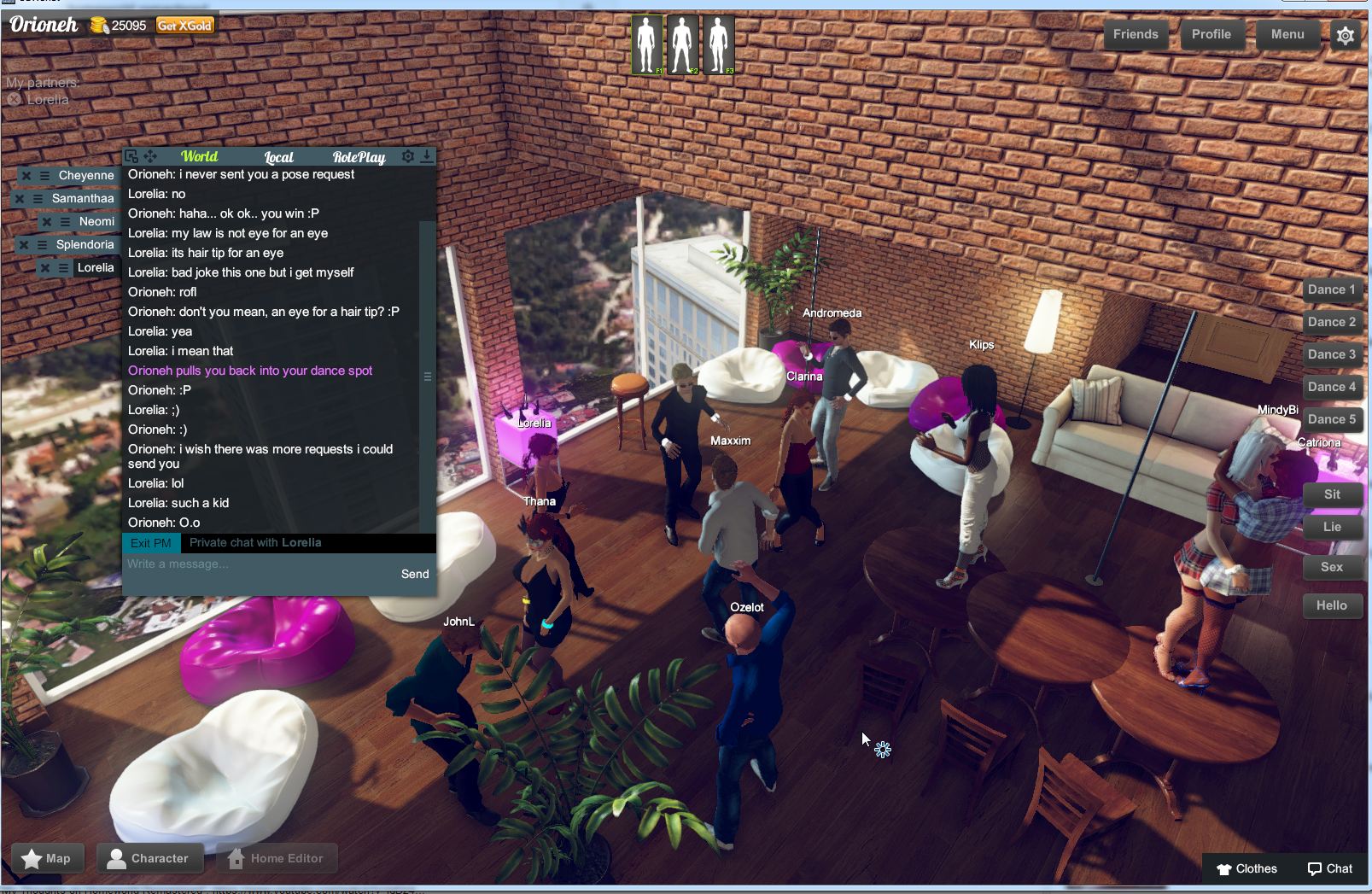
Task: Click Exit PM to leave private chat
Action: tap(151, 542)
